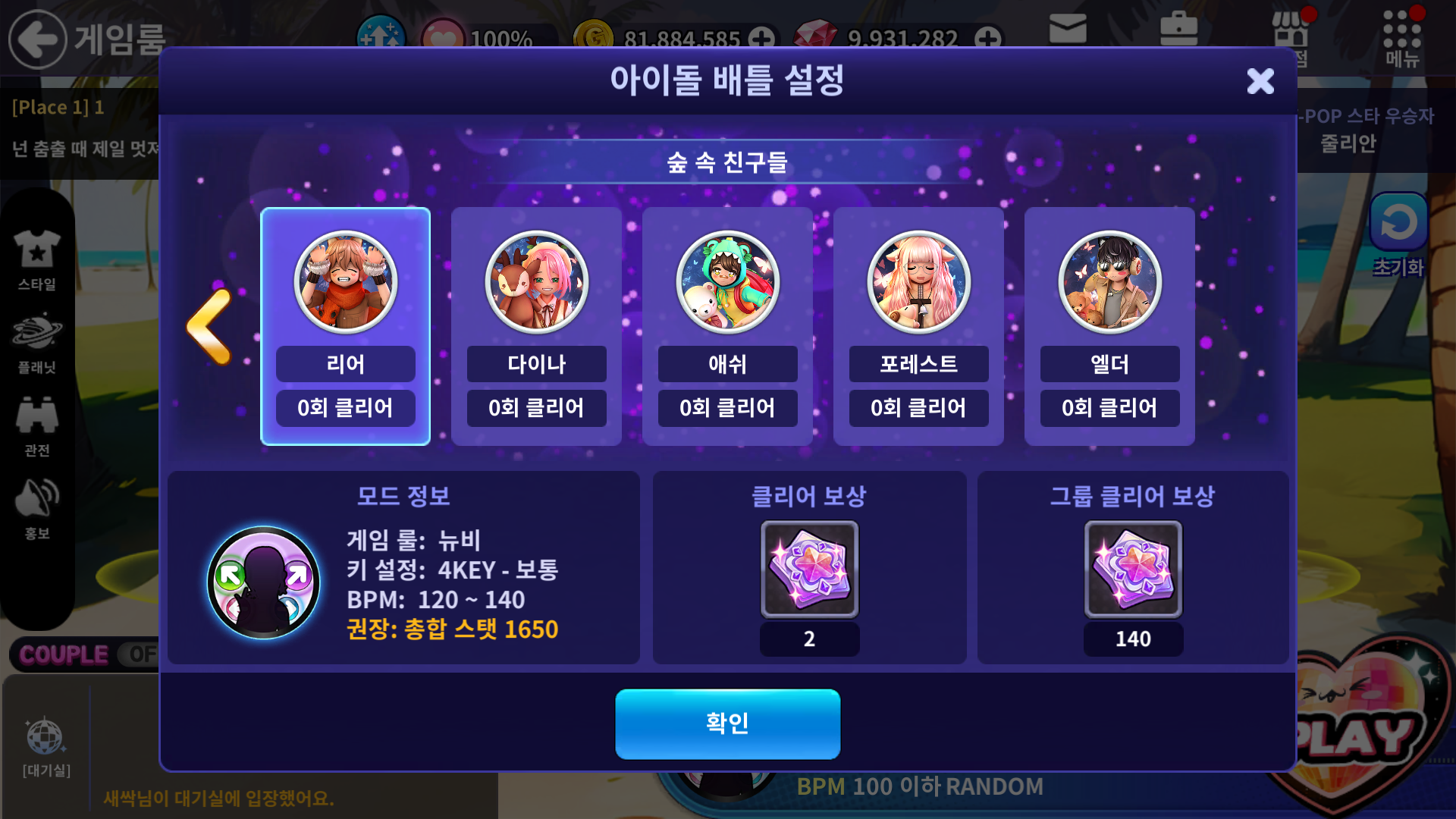The image size is (1456, 819).
Task: Select the 포레스트 idol card
Action: coord(918,326)
